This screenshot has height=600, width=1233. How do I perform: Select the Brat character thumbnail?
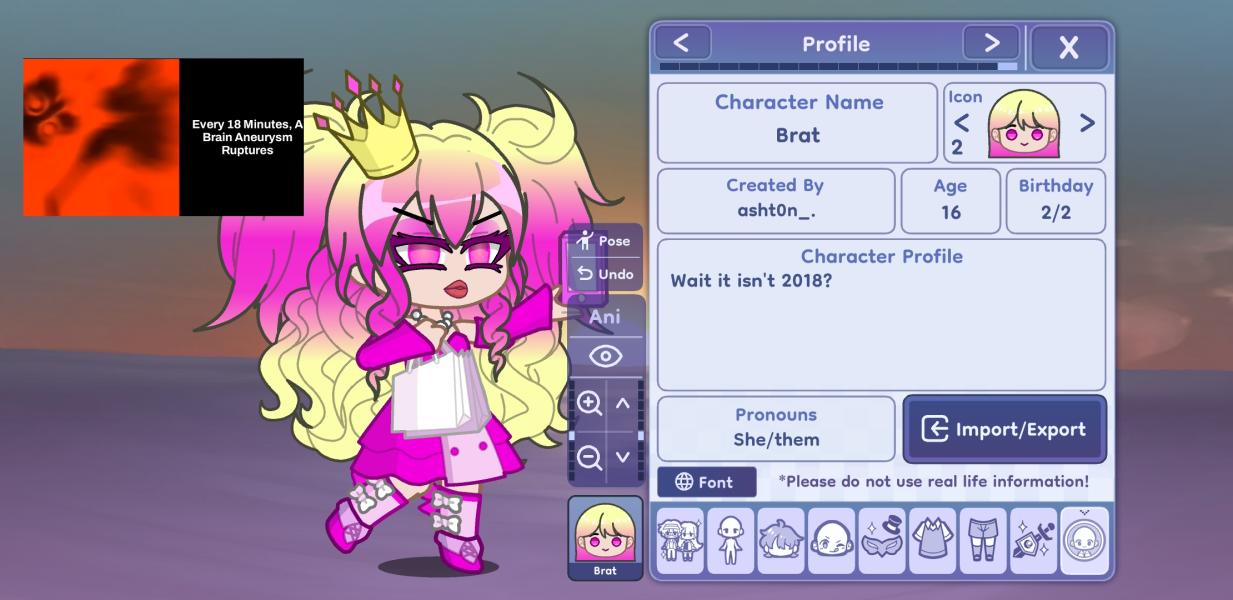pyautogui.click(x=605, y=537)
